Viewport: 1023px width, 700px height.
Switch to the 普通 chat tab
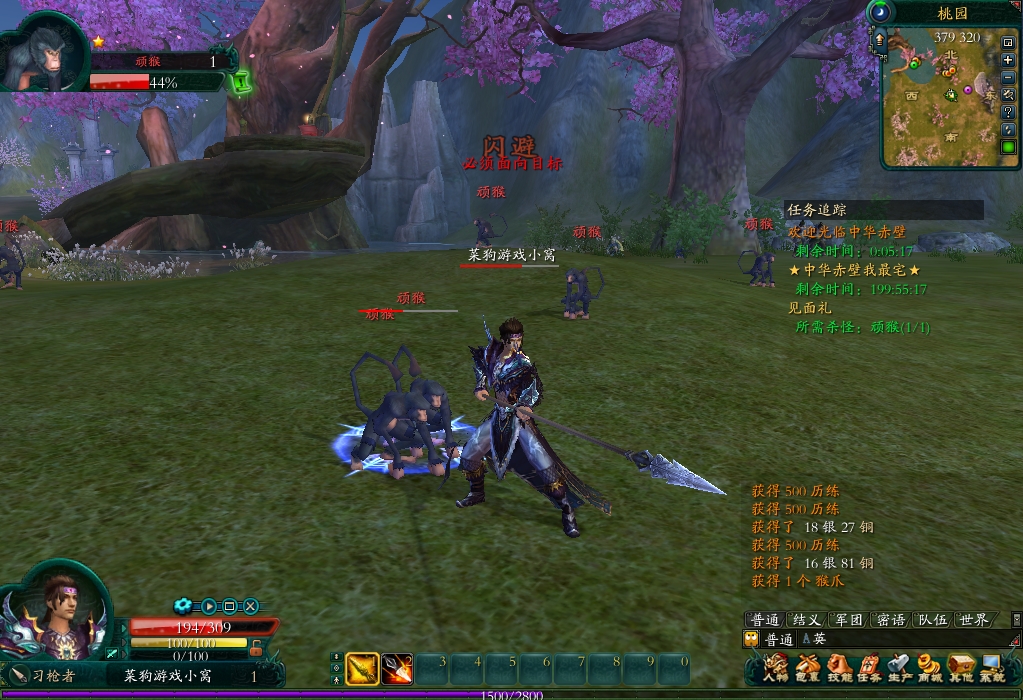[765, 620]
